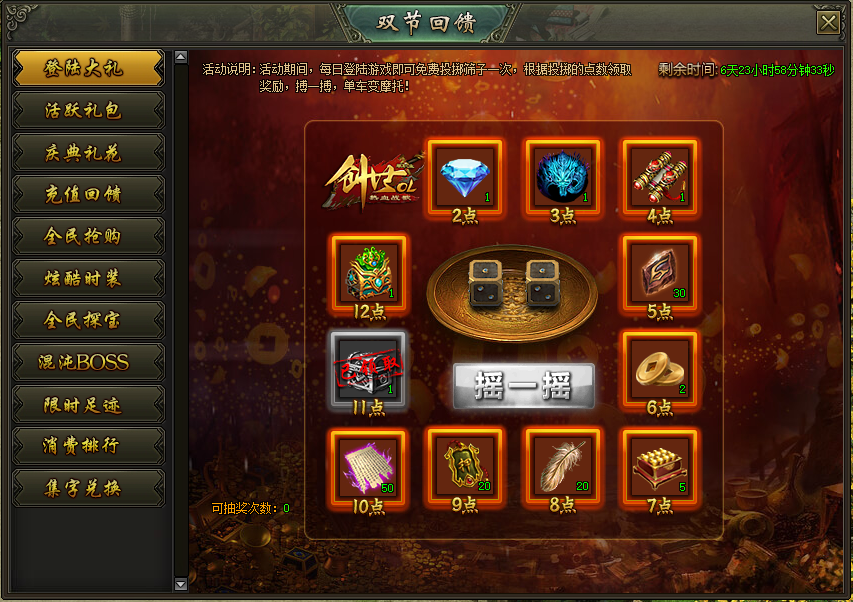
Task: Inspect the purple scroll 10点 reward
Action: [367, 465]
